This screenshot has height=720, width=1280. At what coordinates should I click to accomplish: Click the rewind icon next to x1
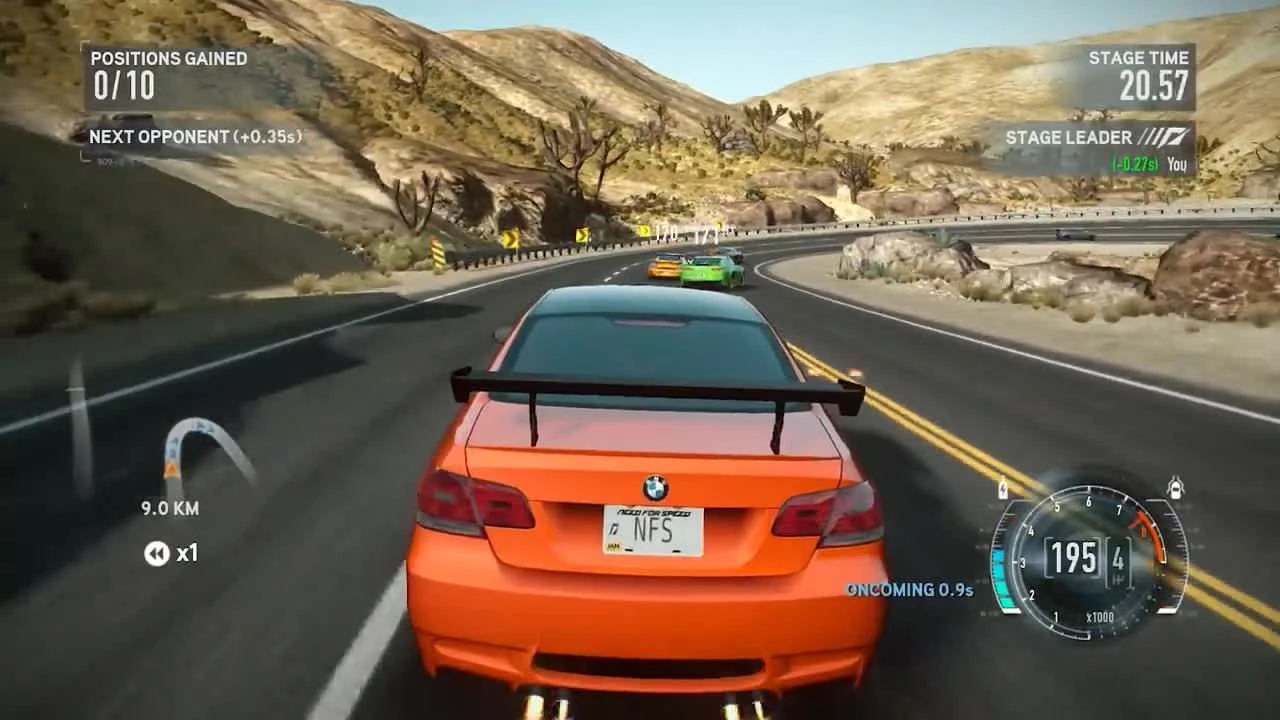pyautogui.click(x=156, y=555)
